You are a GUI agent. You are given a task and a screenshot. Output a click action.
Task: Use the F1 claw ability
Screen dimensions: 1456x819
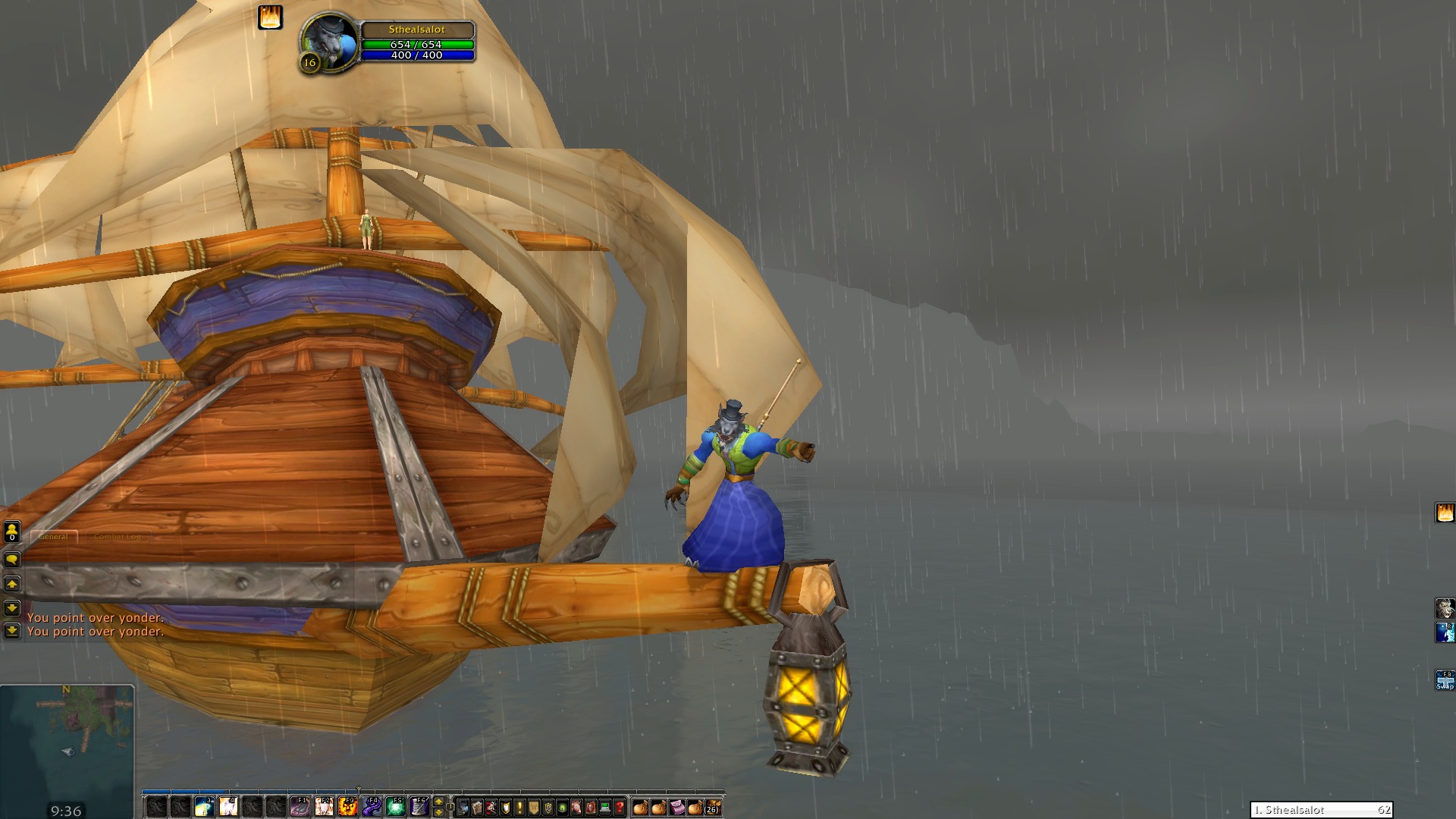click(x=300, y=806)
